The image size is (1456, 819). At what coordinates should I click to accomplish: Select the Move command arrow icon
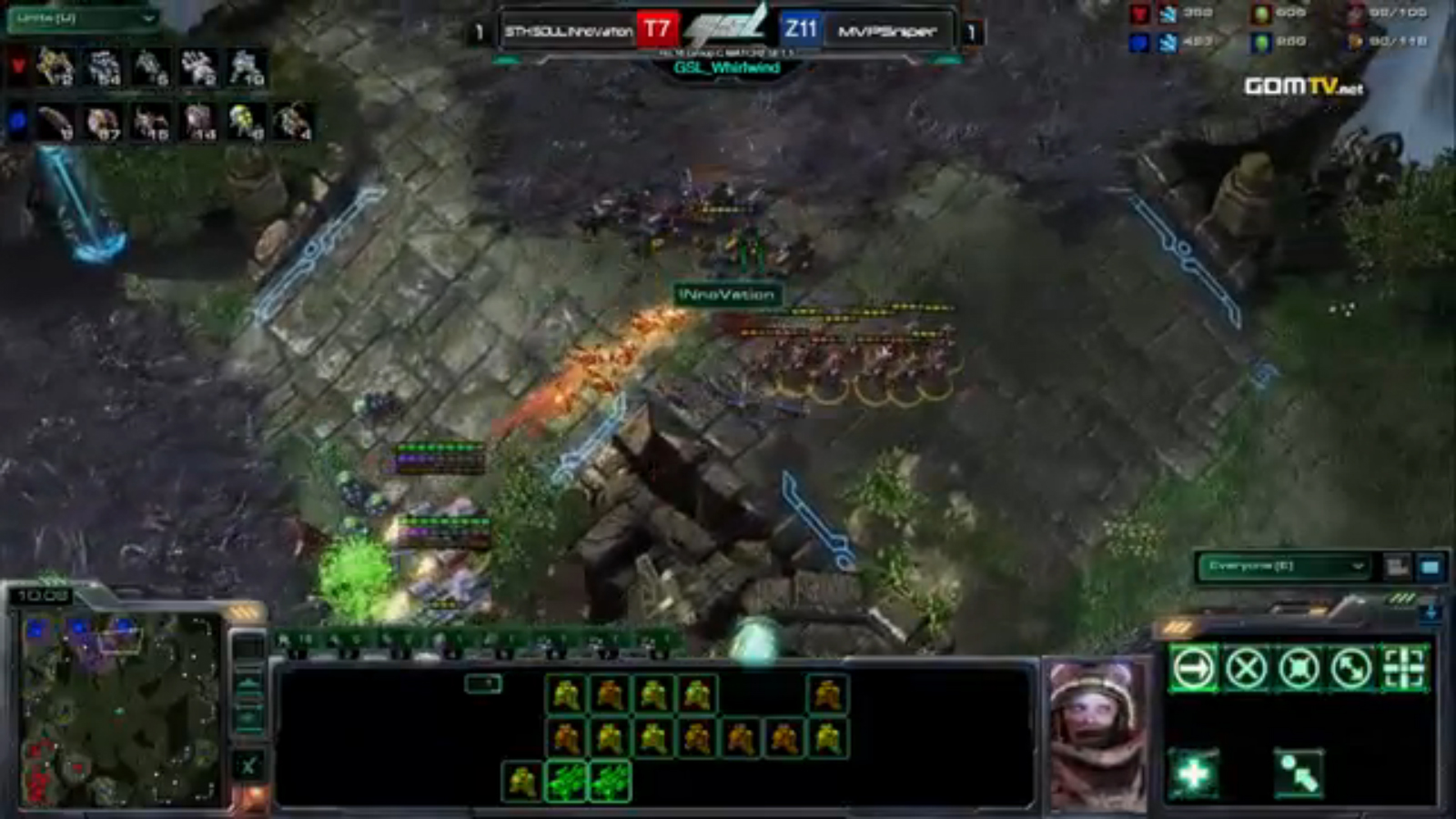(x=1194, y=669)
